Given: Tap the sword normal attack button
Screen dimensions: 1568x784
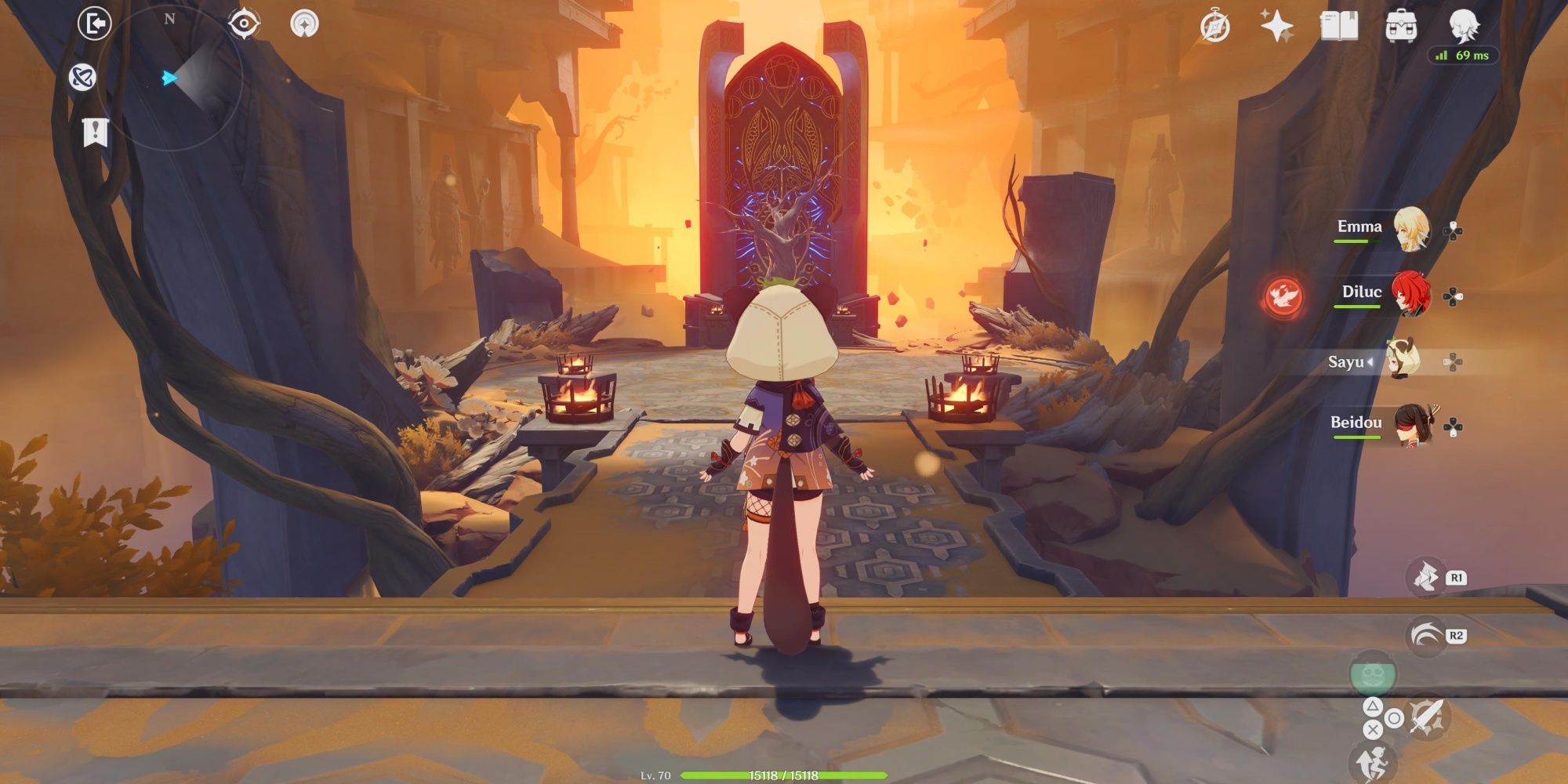Looking at the screenshot, I should [x=1425, y=716].
